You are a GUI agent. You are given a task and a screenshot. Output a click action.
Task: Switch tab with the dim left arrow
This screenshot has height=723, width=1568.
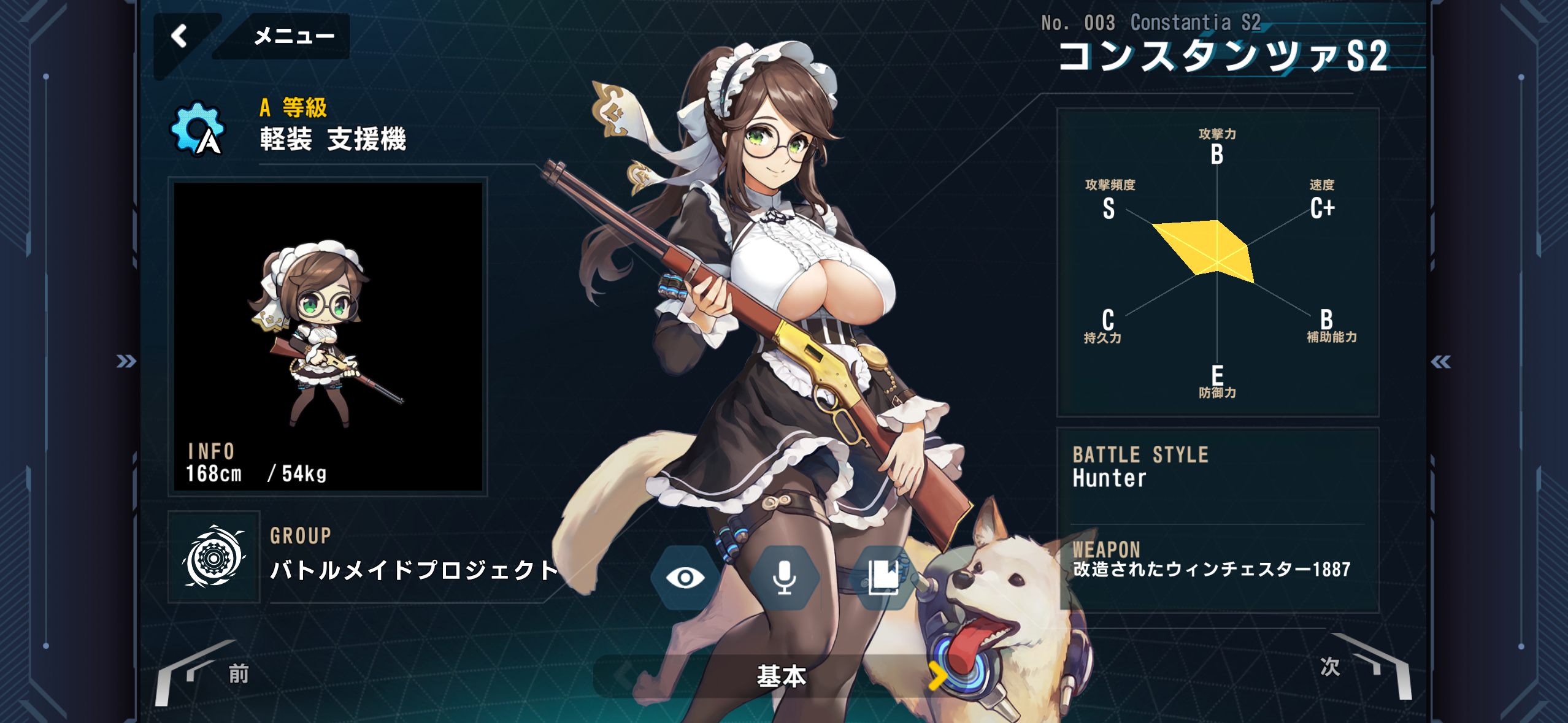[625, 676]
